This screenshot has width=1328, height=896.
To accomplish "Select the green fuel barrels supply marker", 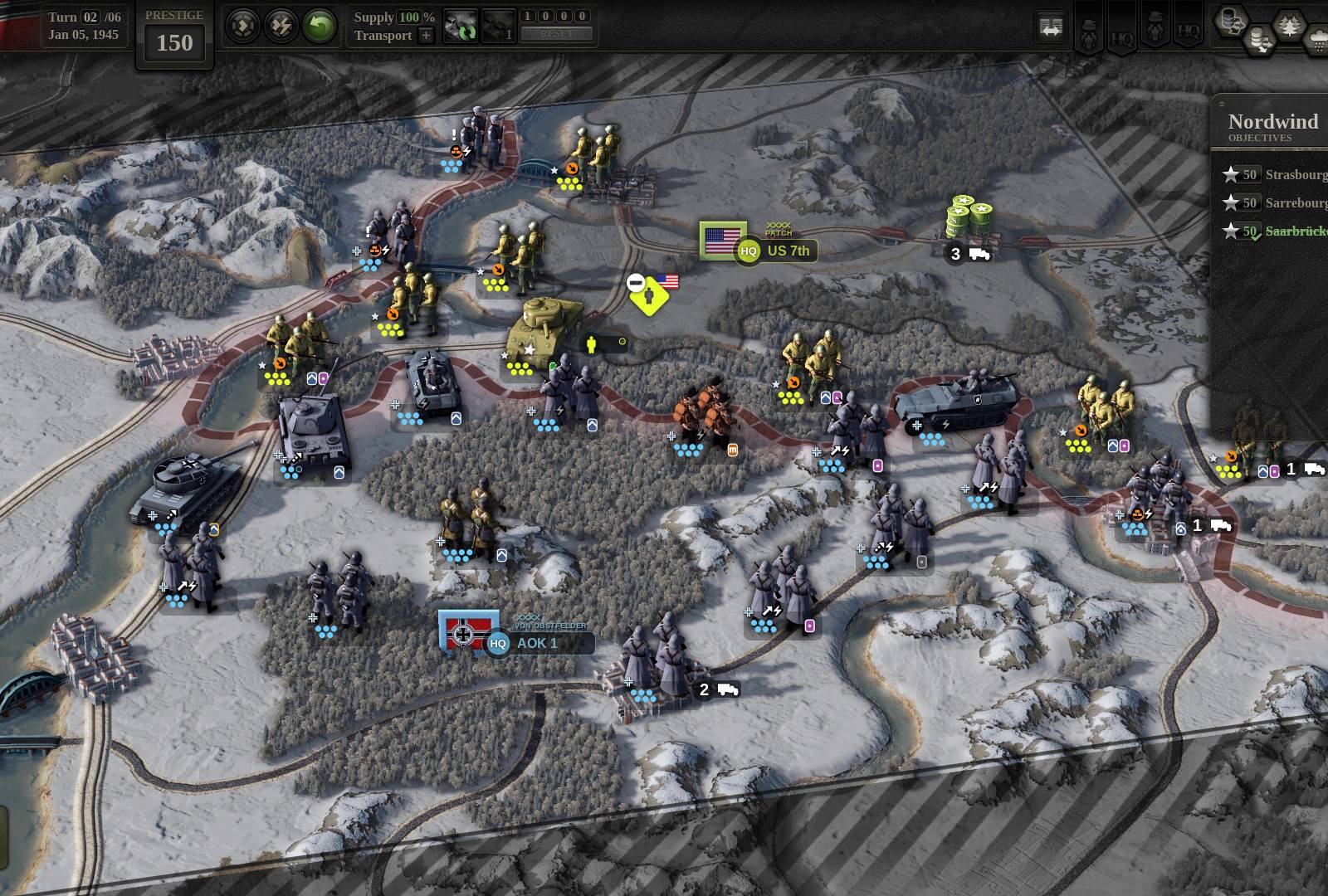I will [x=966, y=218].
